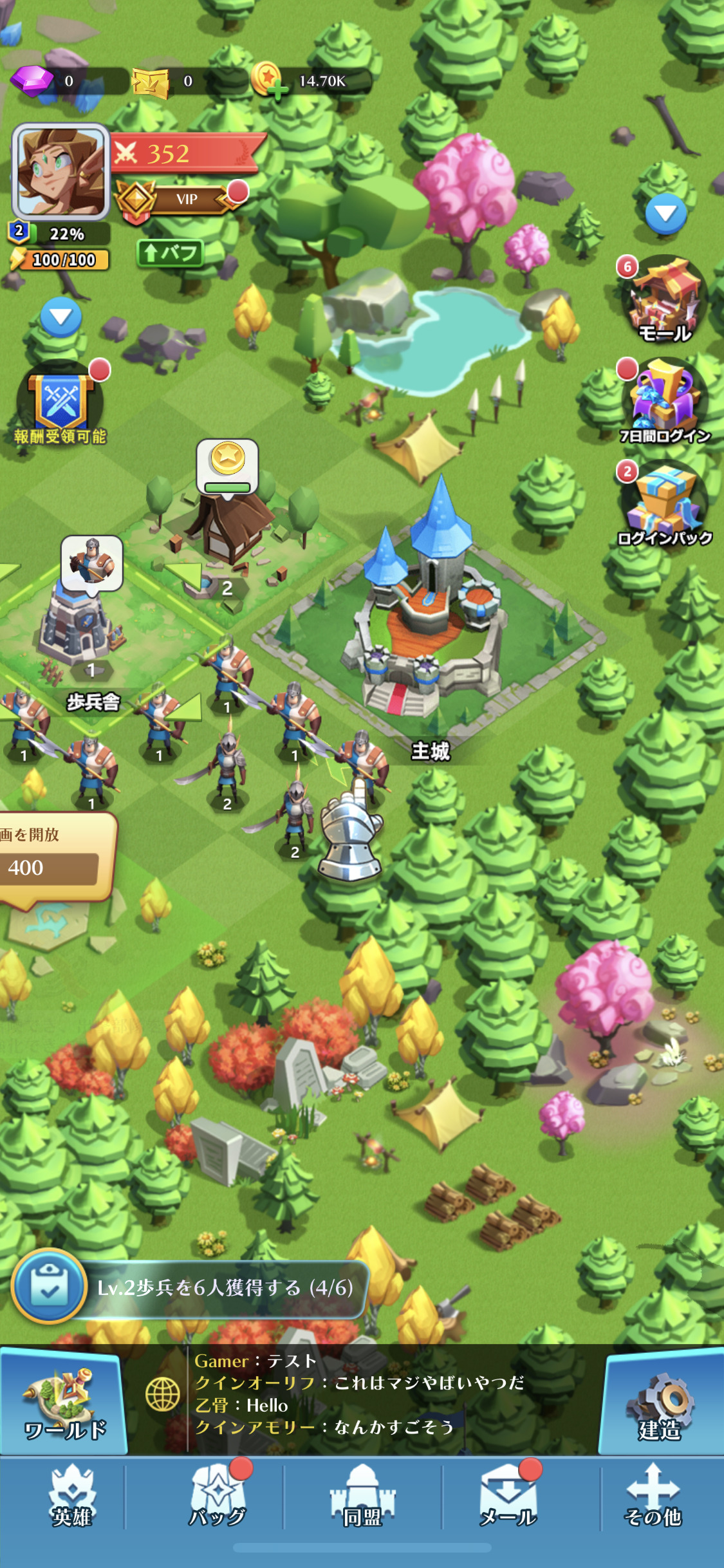Viewport: 724px width, 1568px height.
Task: Tap the green バフ buff button
Action: click(x=171, y=252)
